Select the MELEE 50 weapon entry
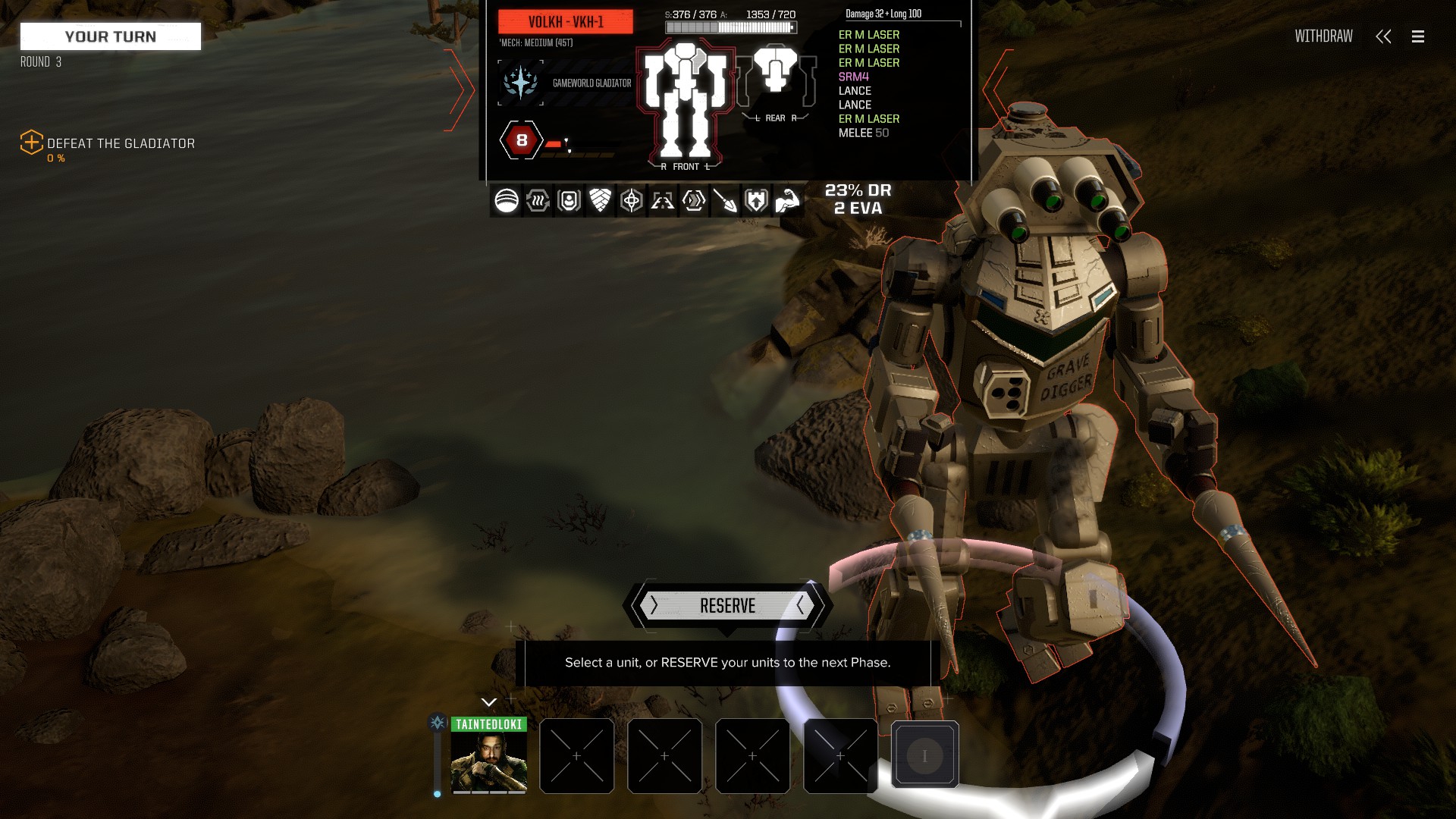Image resolution: width=1456 pixels, height=819 pixels. (863, 133)
